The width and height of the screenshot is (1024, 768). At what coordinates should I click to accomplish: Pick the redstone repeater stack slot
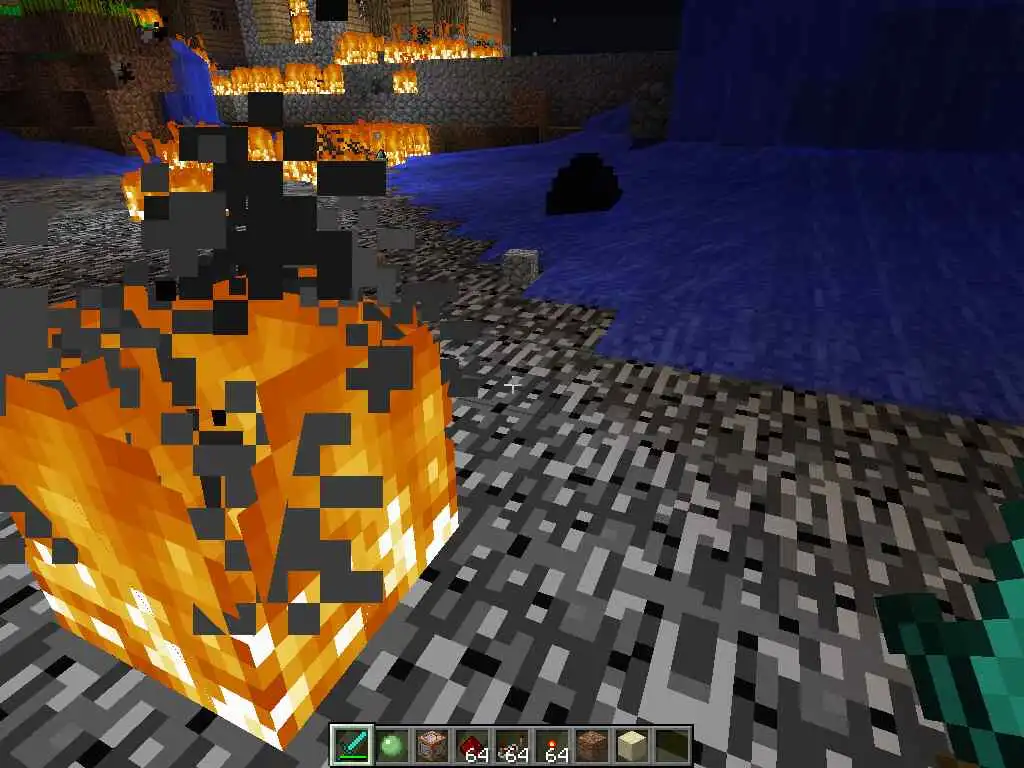tap(511, 745)
